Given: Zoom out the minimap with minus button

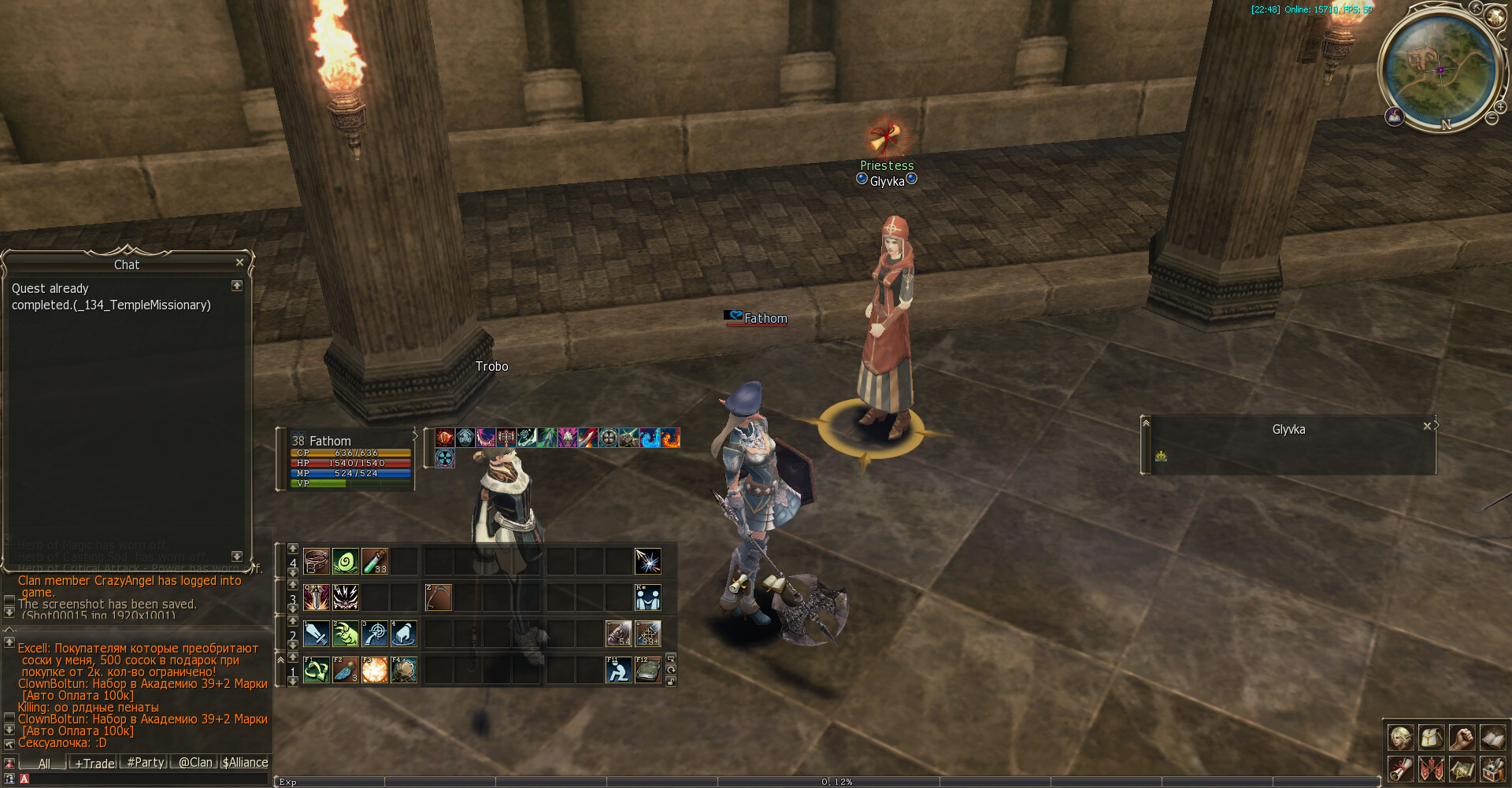Looking at the screenshot, I should [1492, 118].
